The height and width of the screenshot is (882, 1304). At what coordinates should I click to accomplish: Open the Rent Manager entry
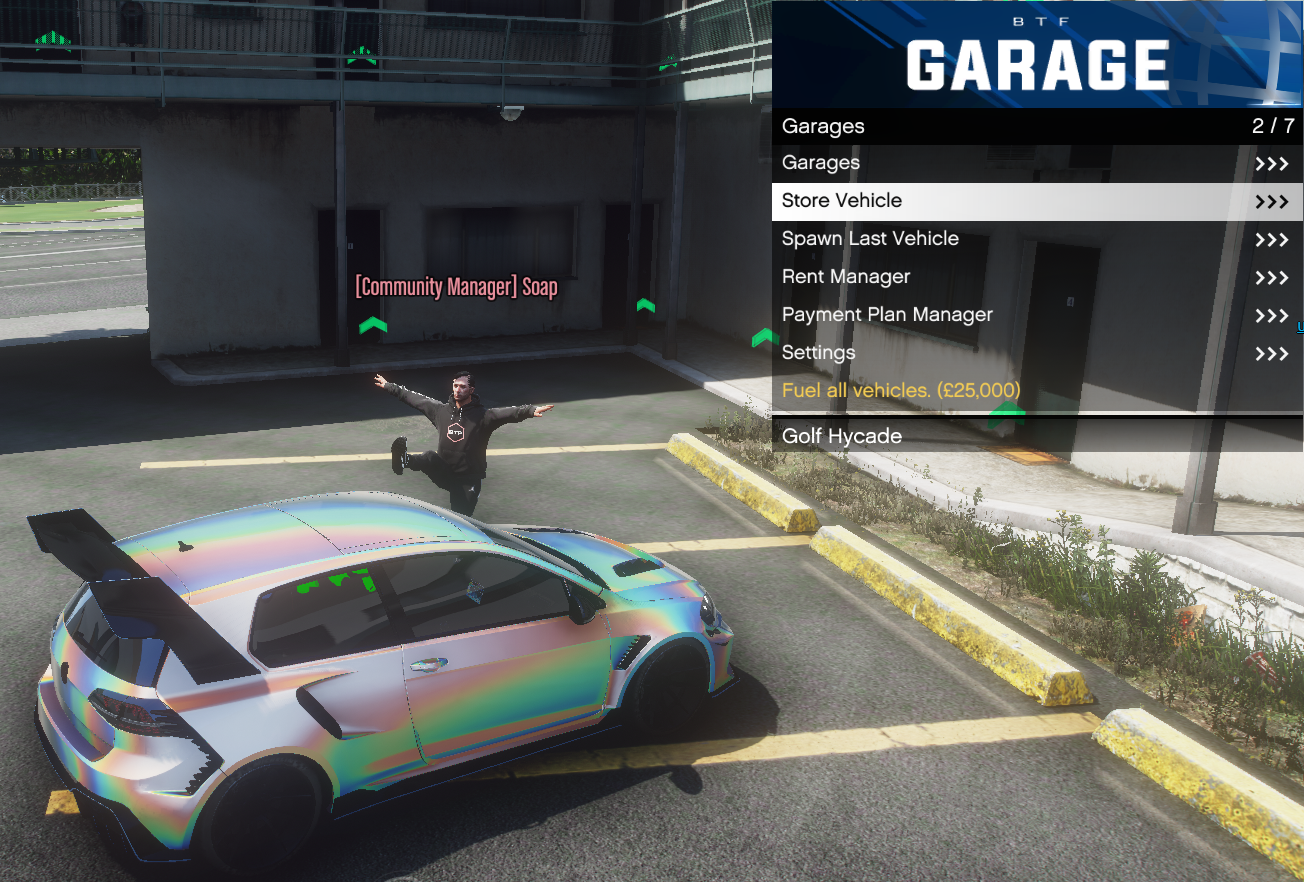1035,277
